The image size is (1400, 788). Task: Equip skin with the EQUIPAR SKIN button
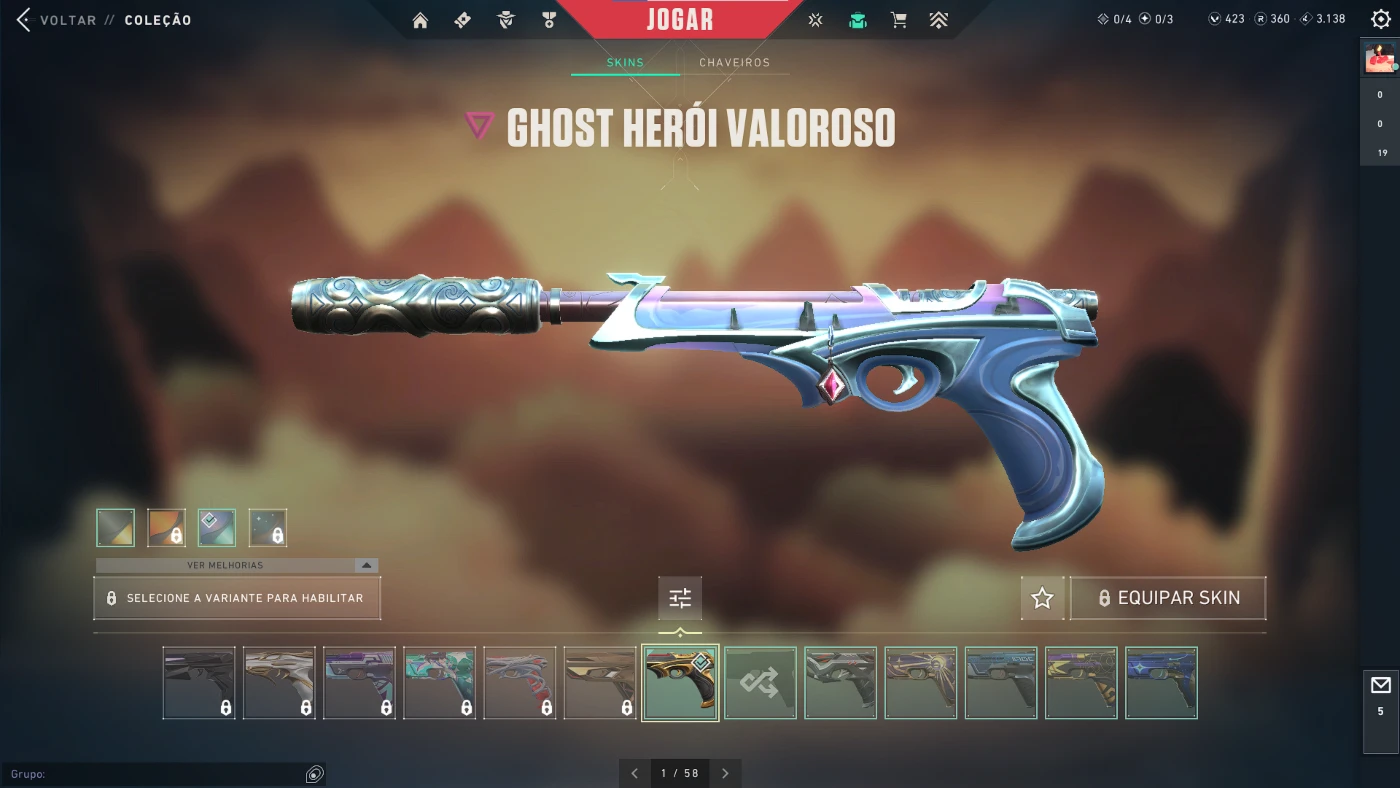(1168, 598)
